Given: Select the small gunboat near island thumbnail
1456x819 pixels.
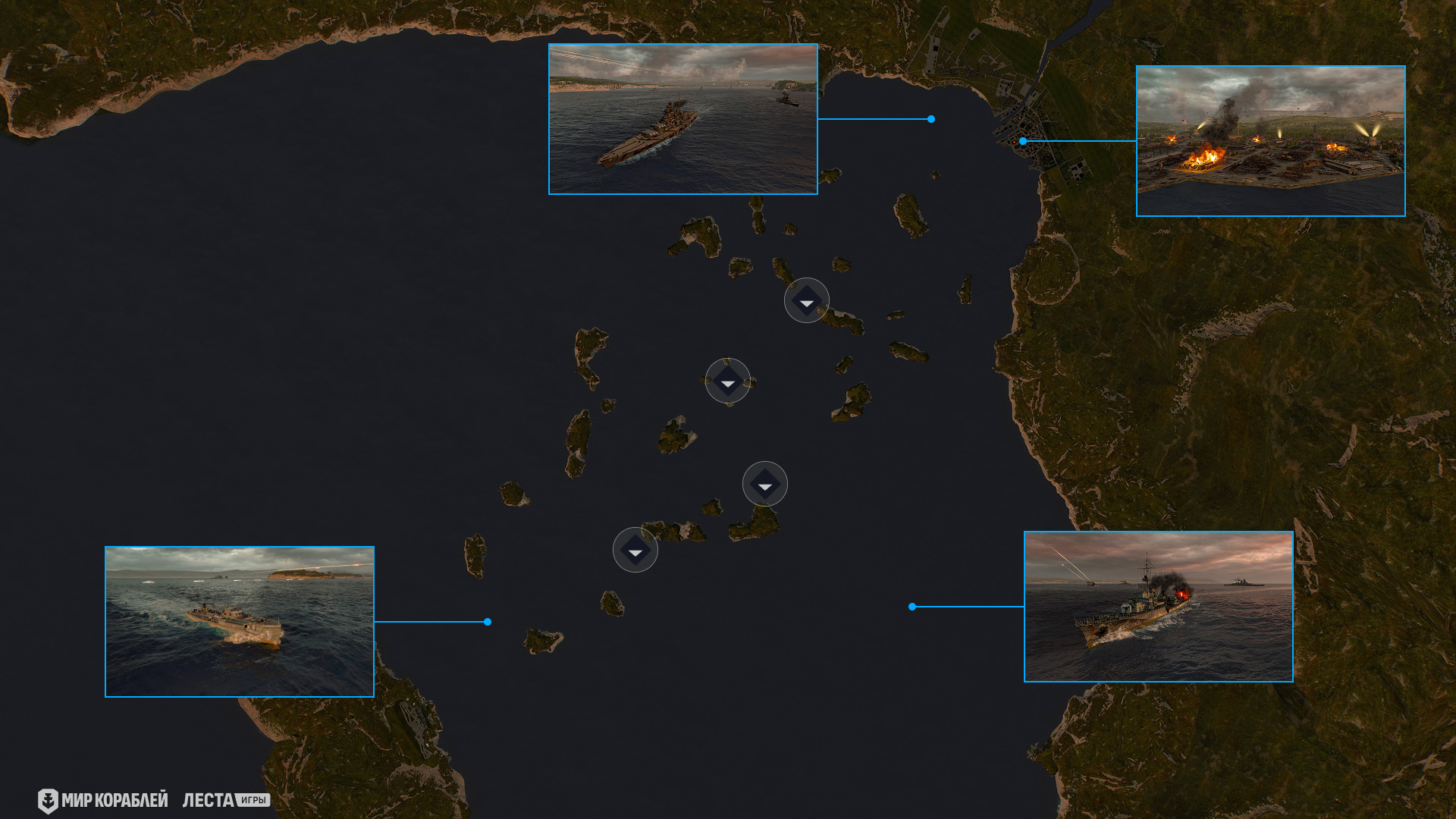Looking at the screenshot, I should point(240,622).
